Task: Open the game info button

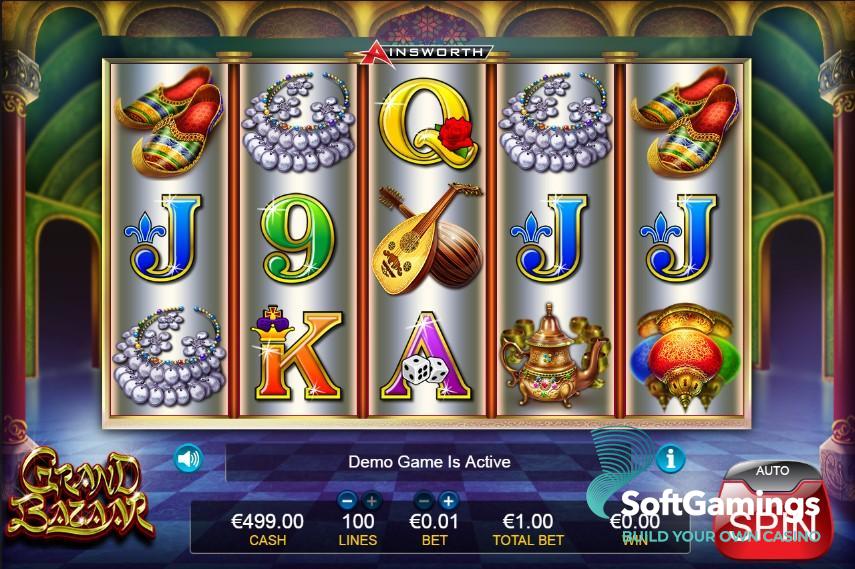Action: [670, 459]
